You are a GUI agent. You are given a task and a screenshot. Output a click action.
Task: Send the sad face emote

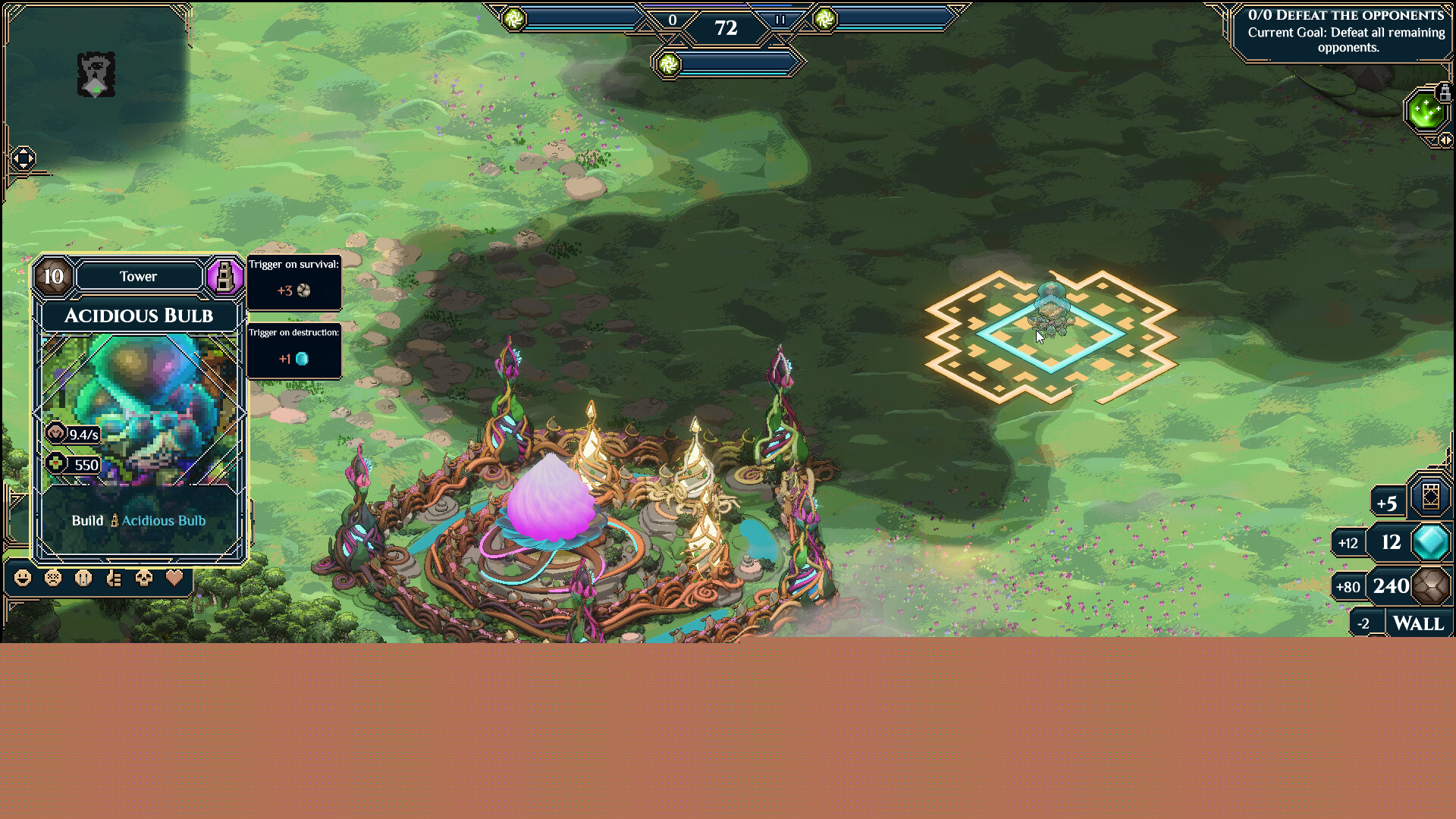[x=53, y=579]
